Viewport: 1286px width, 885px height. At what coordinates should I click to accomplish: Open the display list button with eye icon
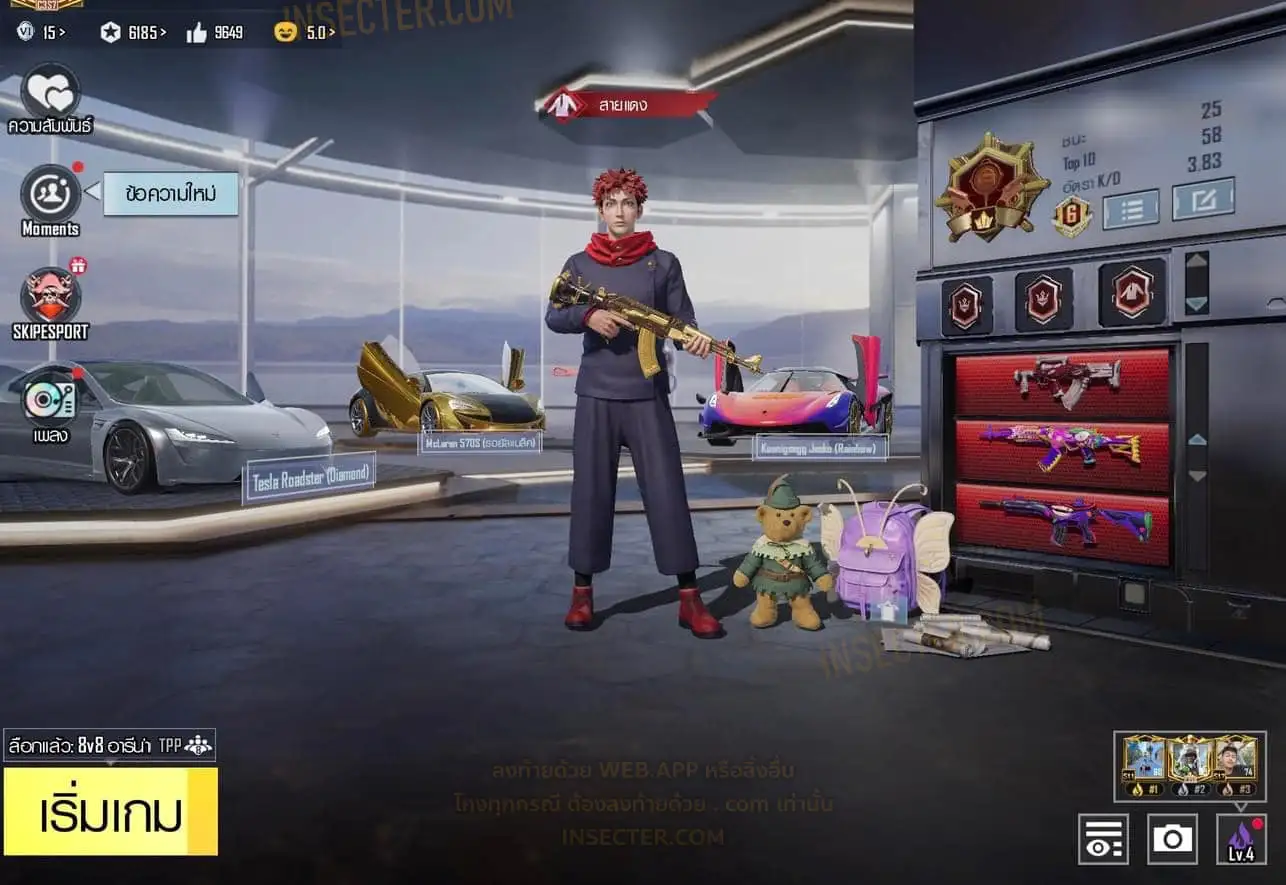click(1103, 838)
